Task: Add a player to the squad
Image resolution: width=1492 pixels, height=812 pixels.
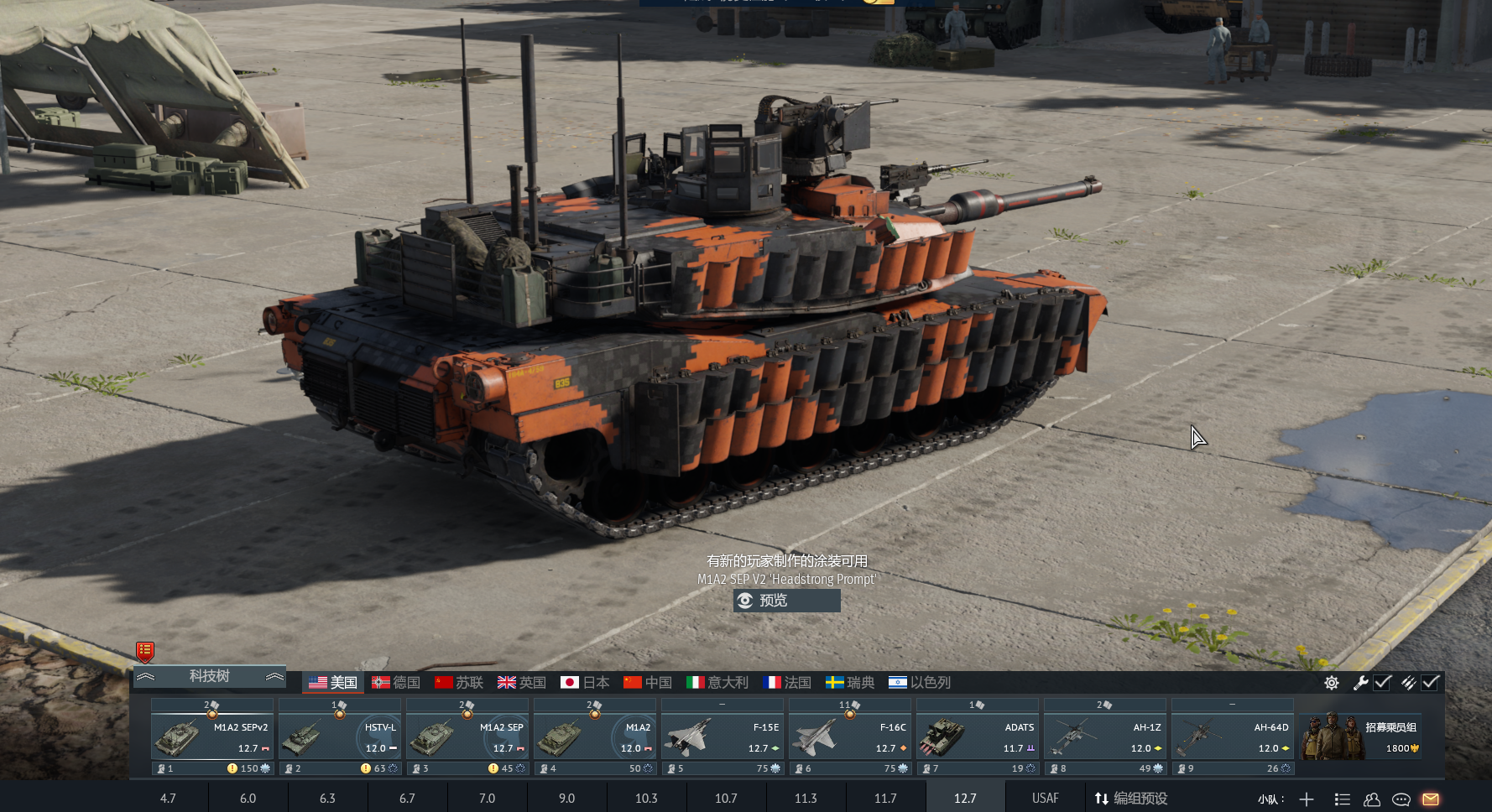Action: point(1307,799)
